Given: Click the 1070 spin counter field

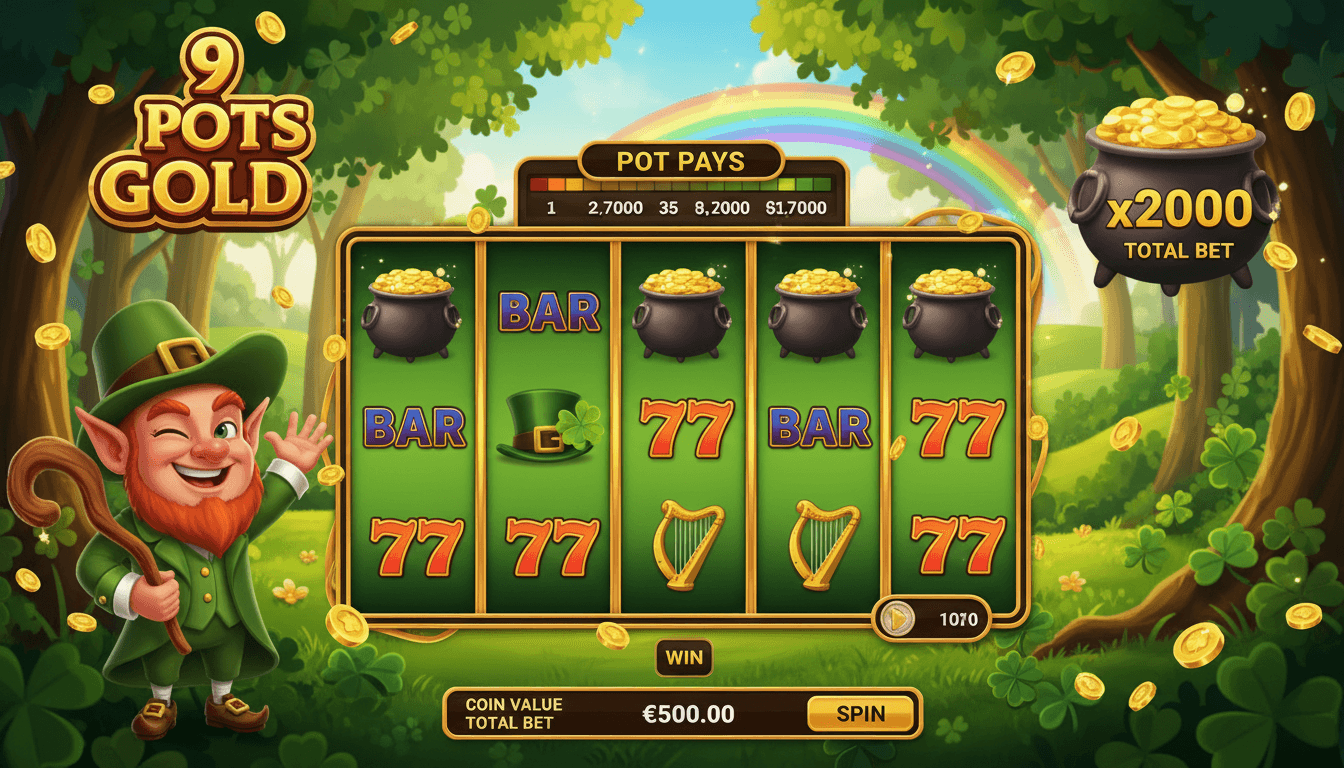Looking at the screenshot, I should tap(958, 618).
